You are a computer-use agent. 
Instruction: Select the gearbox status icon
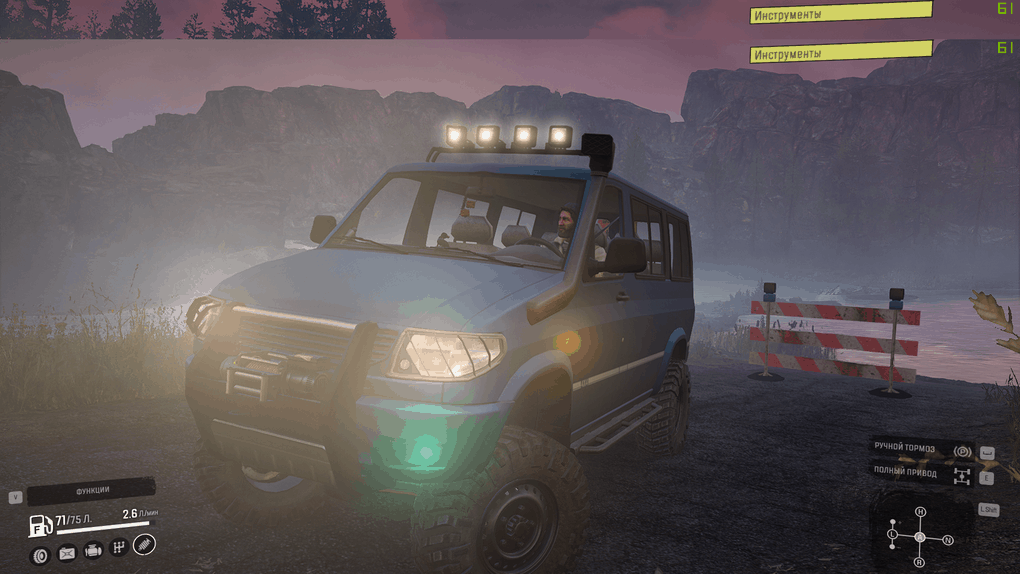coord(118,547)
